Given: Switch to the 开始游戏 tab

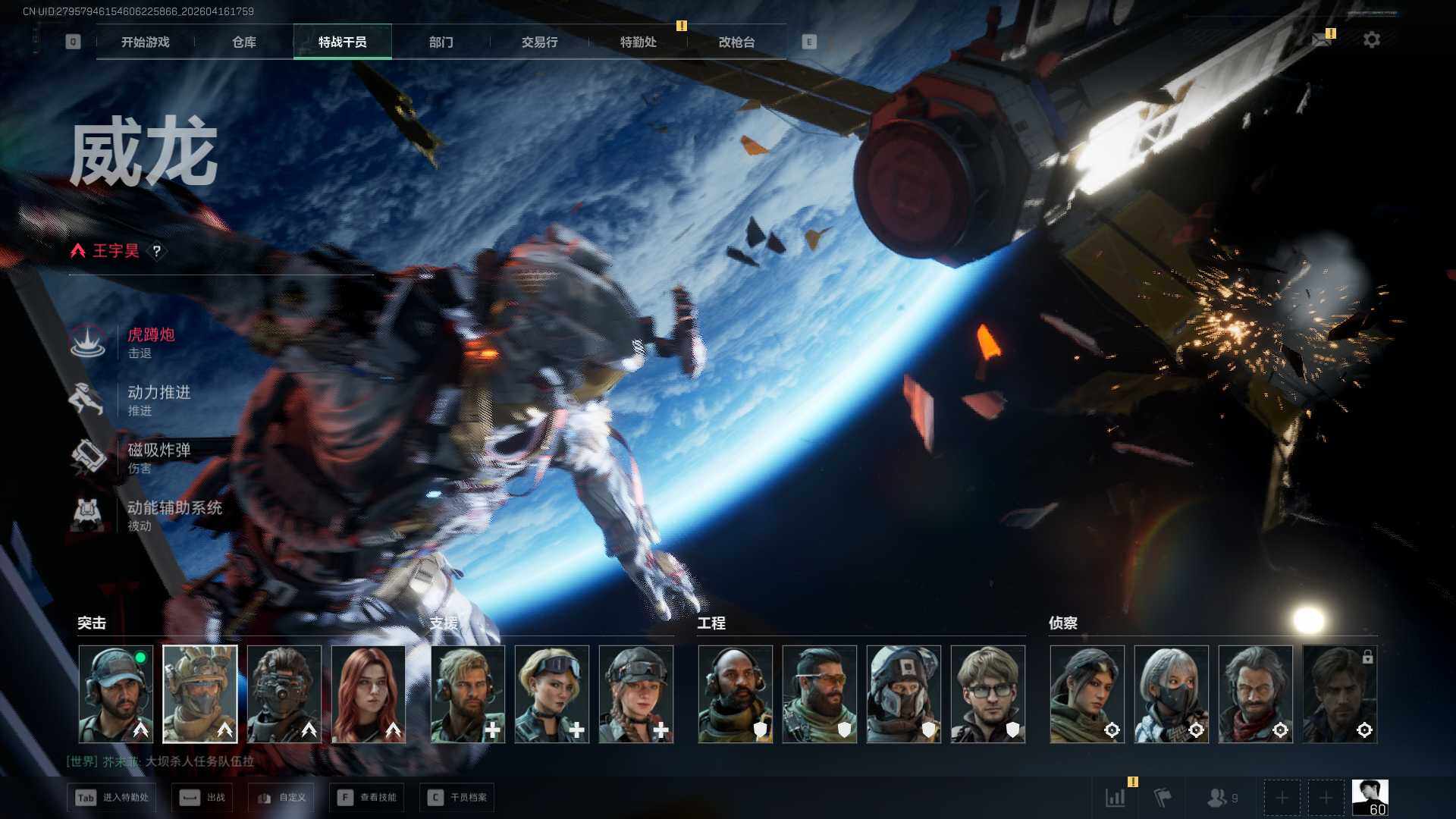Looking at the screenshot, I should 145,42.
